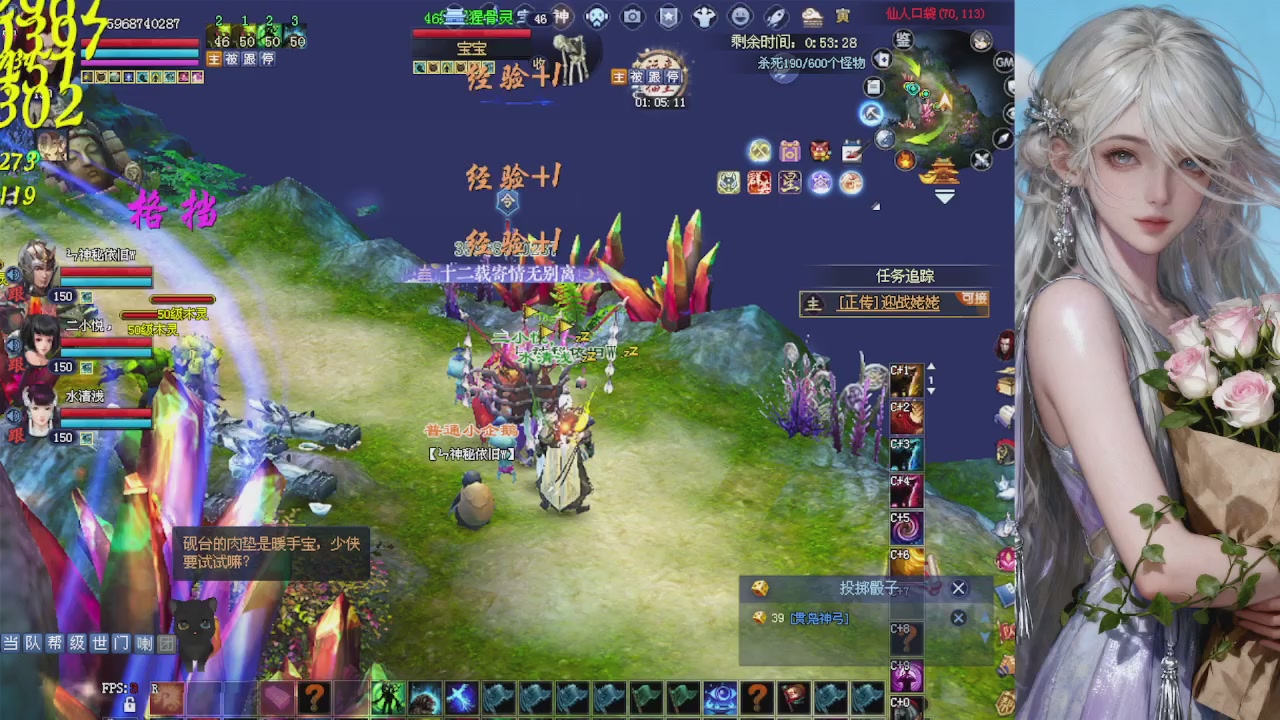Collapse the minimap via the yellow down arrow

coord(945,194)
